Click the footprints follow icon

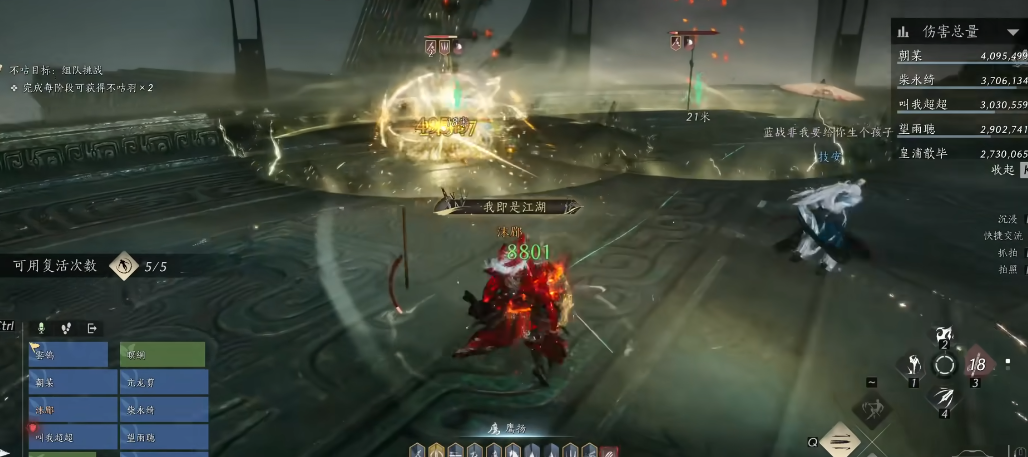tap(66, 327)
